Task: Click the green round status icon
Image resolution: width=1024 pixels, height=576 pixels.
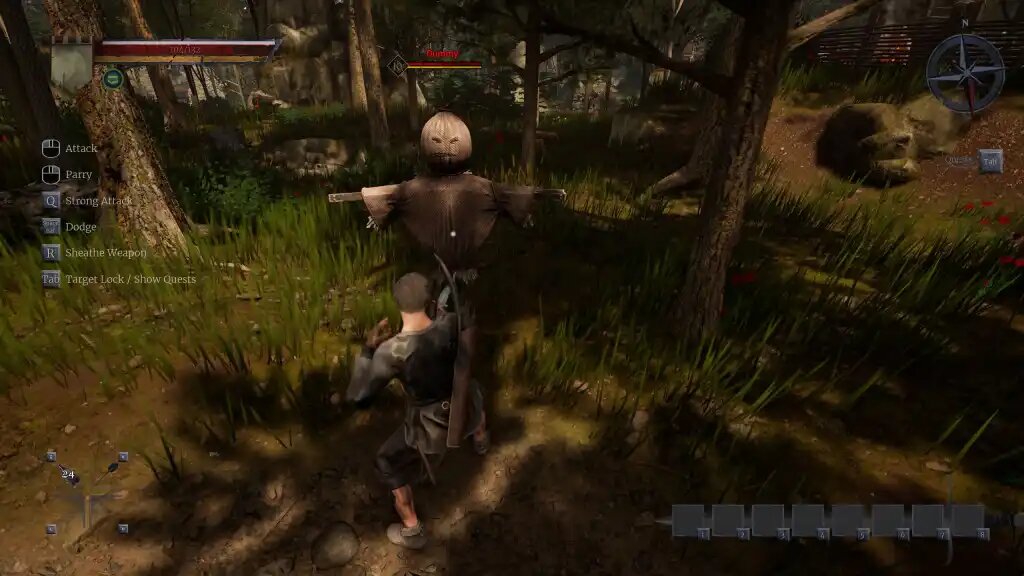Action: tap(113, 78)
